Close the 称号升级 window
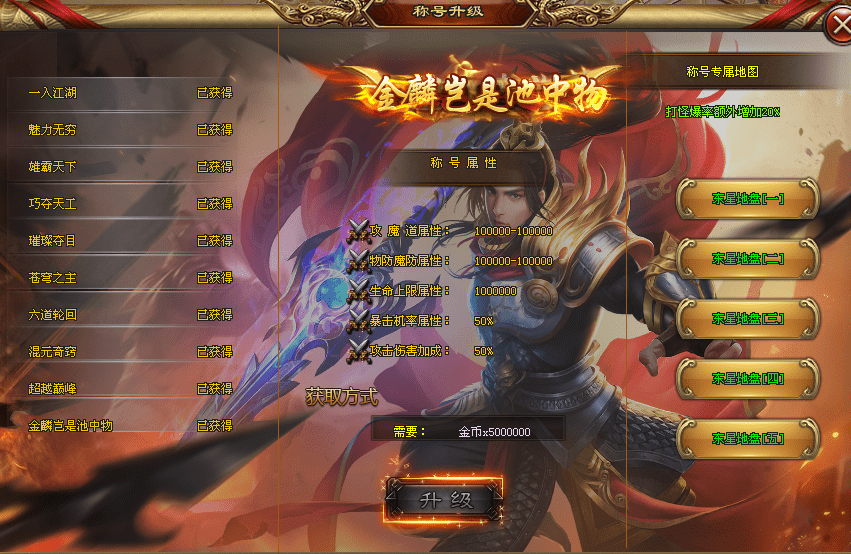 click(837, 27)
